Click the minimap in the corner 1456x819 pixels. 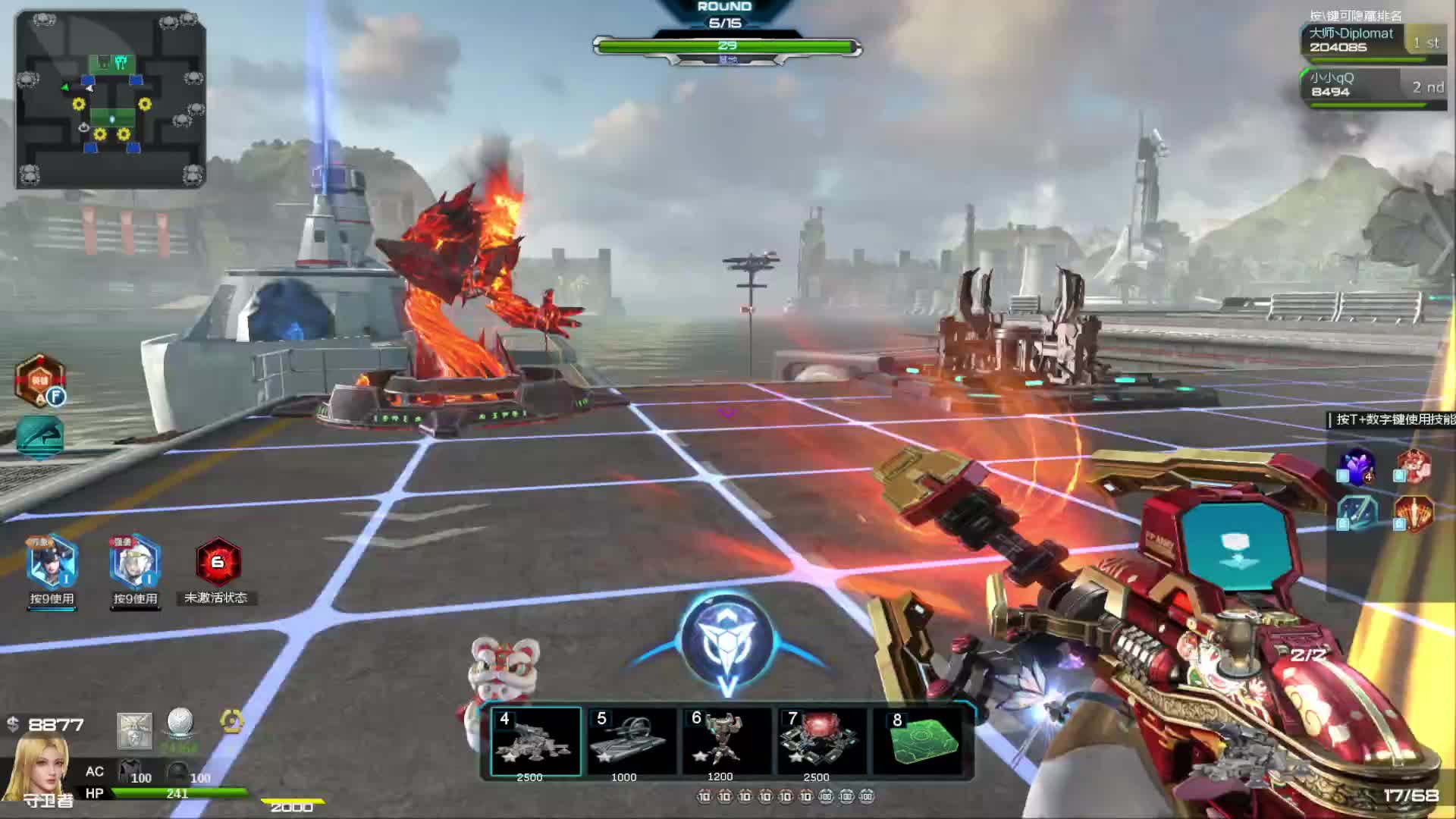111,99
